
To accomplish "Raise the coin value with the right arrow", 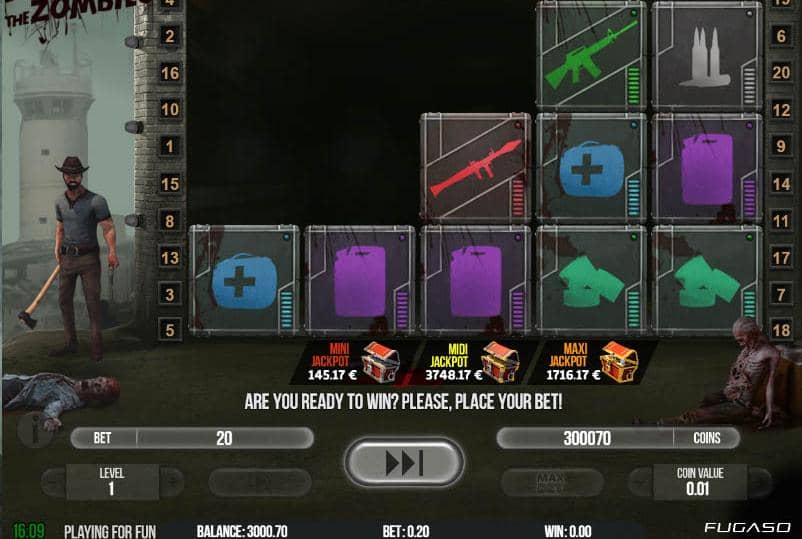I will coord(759,482).
